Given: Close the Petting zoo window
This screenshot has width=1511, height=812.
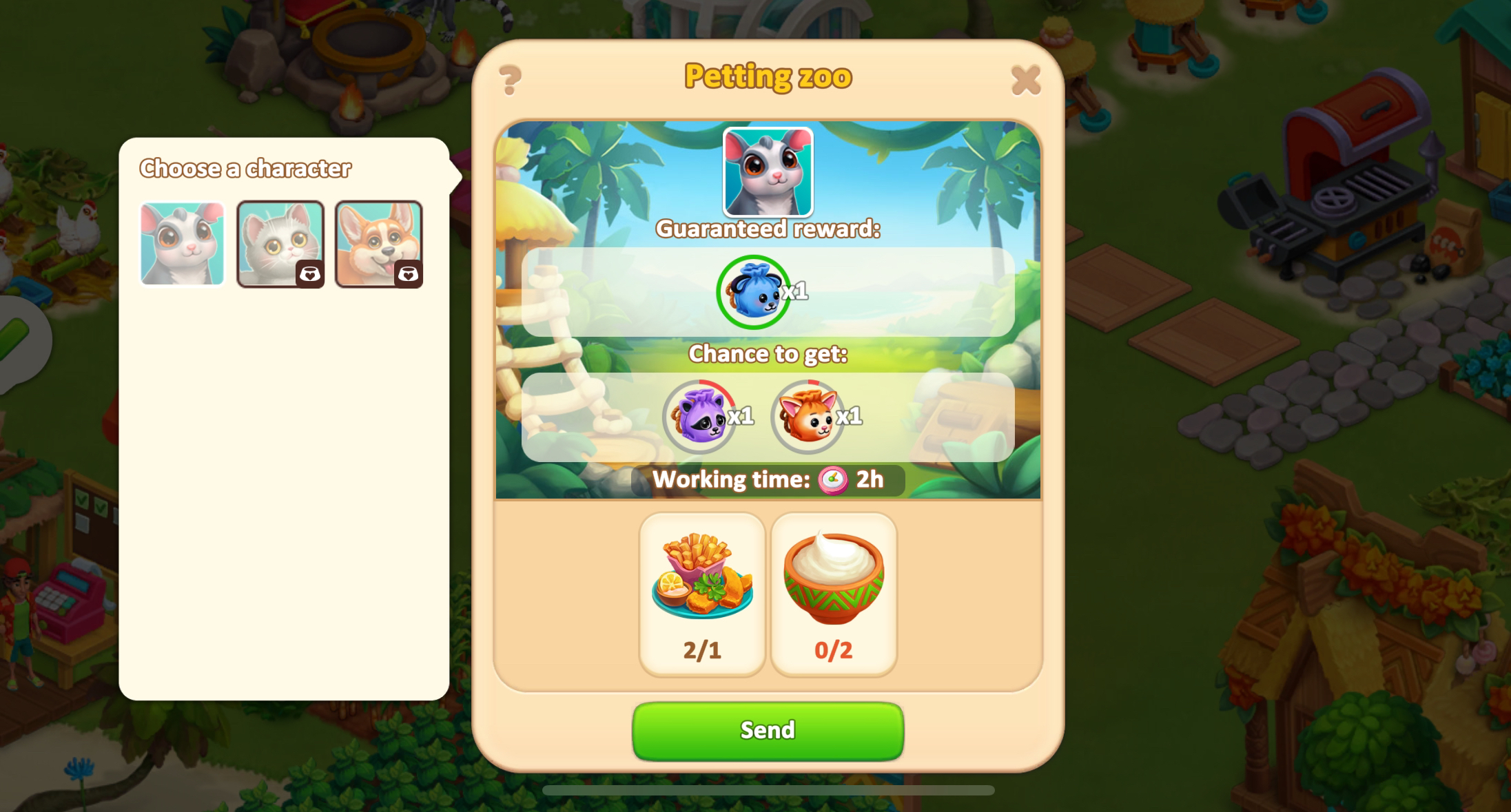Looking at the screenshot, I should point(1025,81).
